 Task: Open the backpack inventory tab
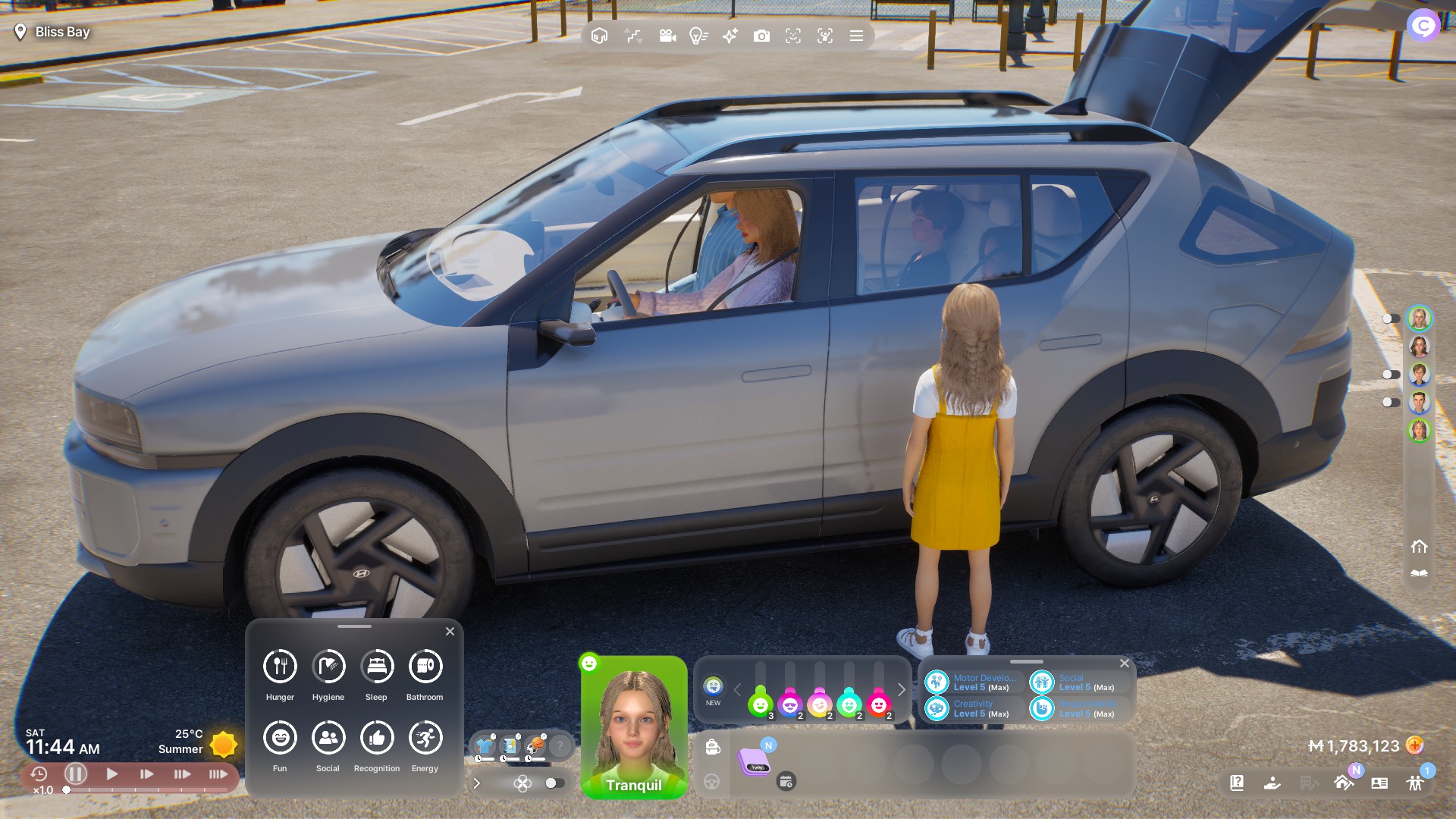click(x=712, y=747)
